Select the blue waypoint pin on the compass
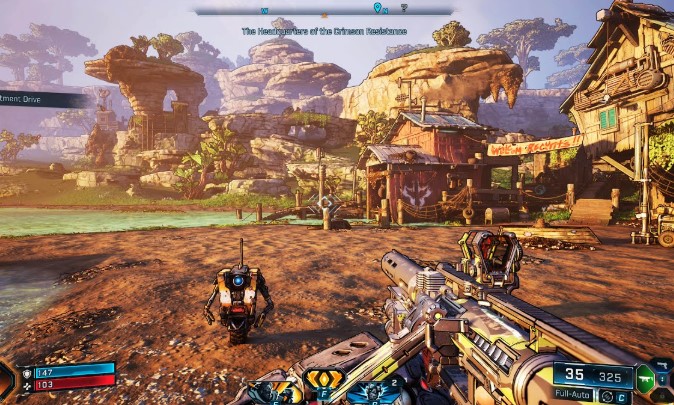The width and height of the screenshot is (674, 405). (377, 9)
